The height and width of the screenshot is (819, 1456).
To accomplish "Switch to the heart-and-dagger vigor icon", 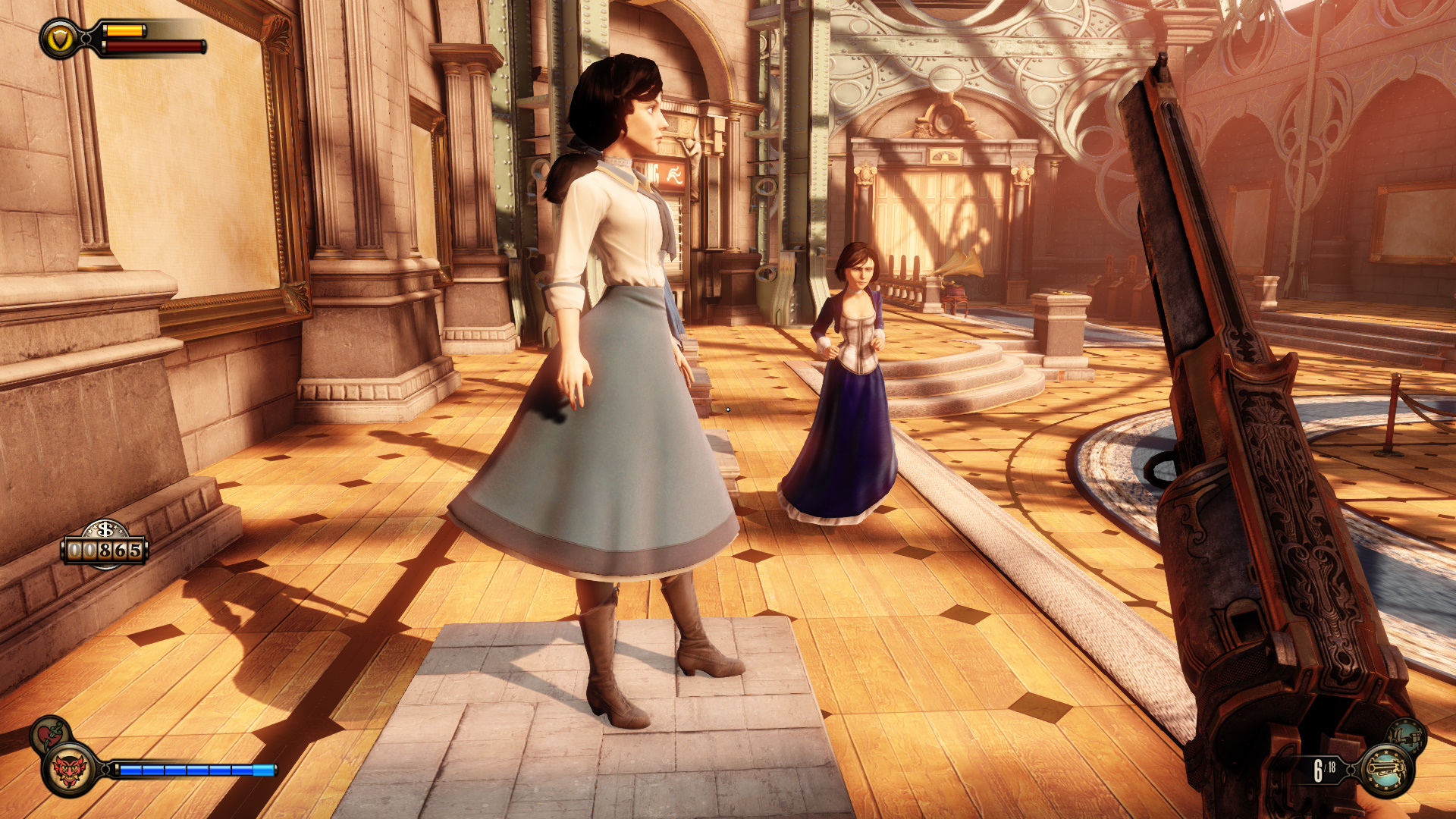I will pyautogui.click(x=50, y=734).
